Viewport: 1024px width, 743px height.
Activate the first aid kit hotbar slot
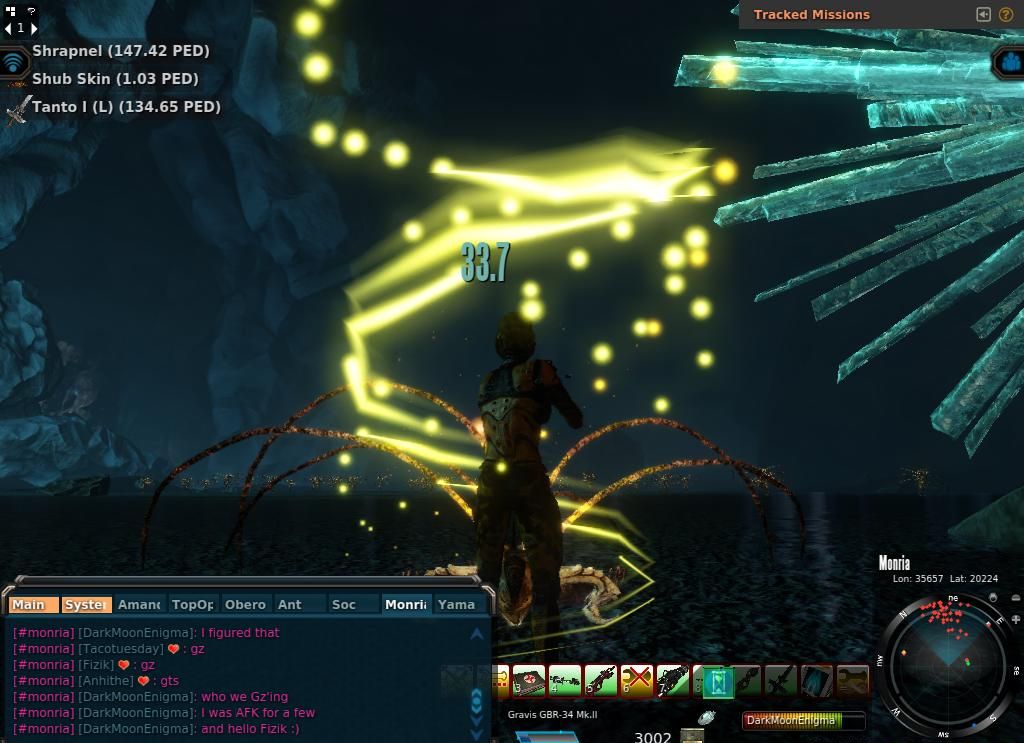click(x=529, y=681)
